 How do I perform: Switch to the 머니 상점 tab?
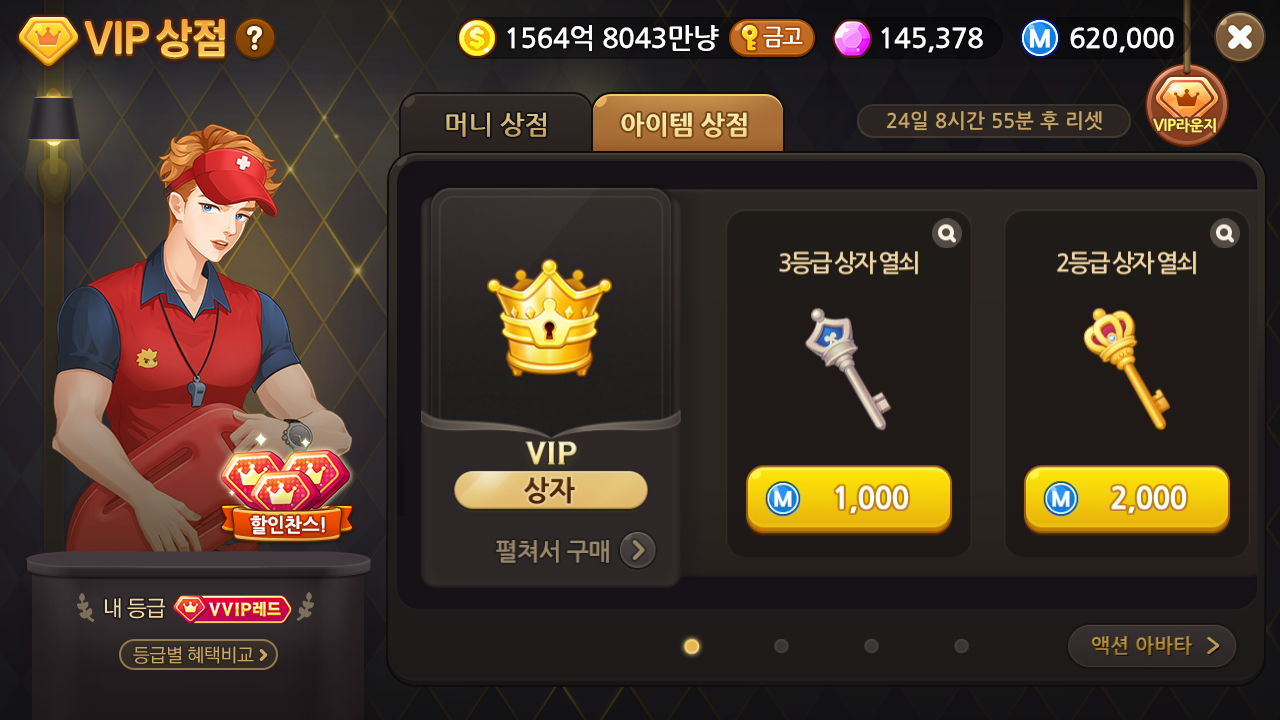pyautogui.click(x=497, y=123)
